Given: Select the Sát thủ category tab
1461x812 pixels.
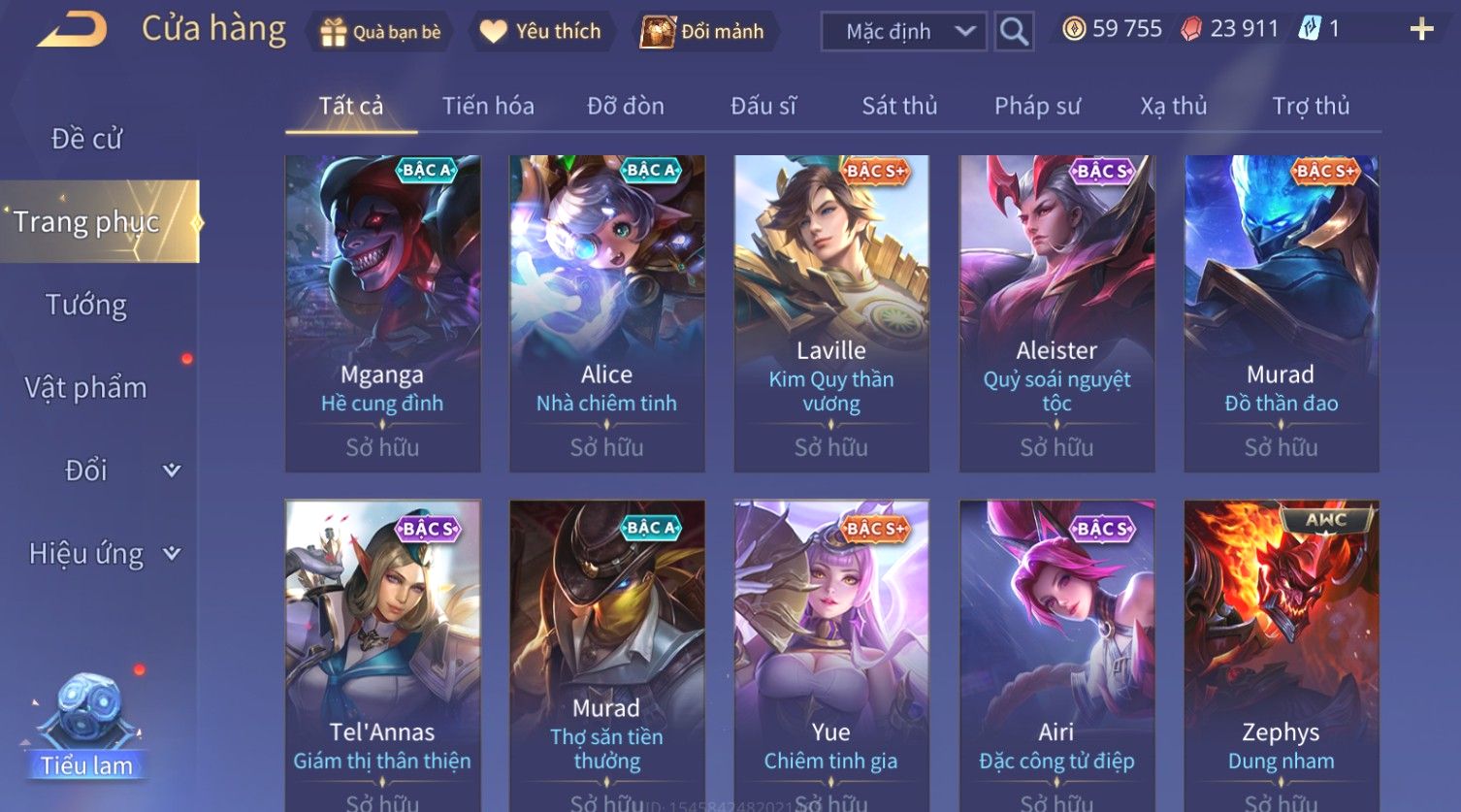Looking at the screenshot, I should click(899, 106).
